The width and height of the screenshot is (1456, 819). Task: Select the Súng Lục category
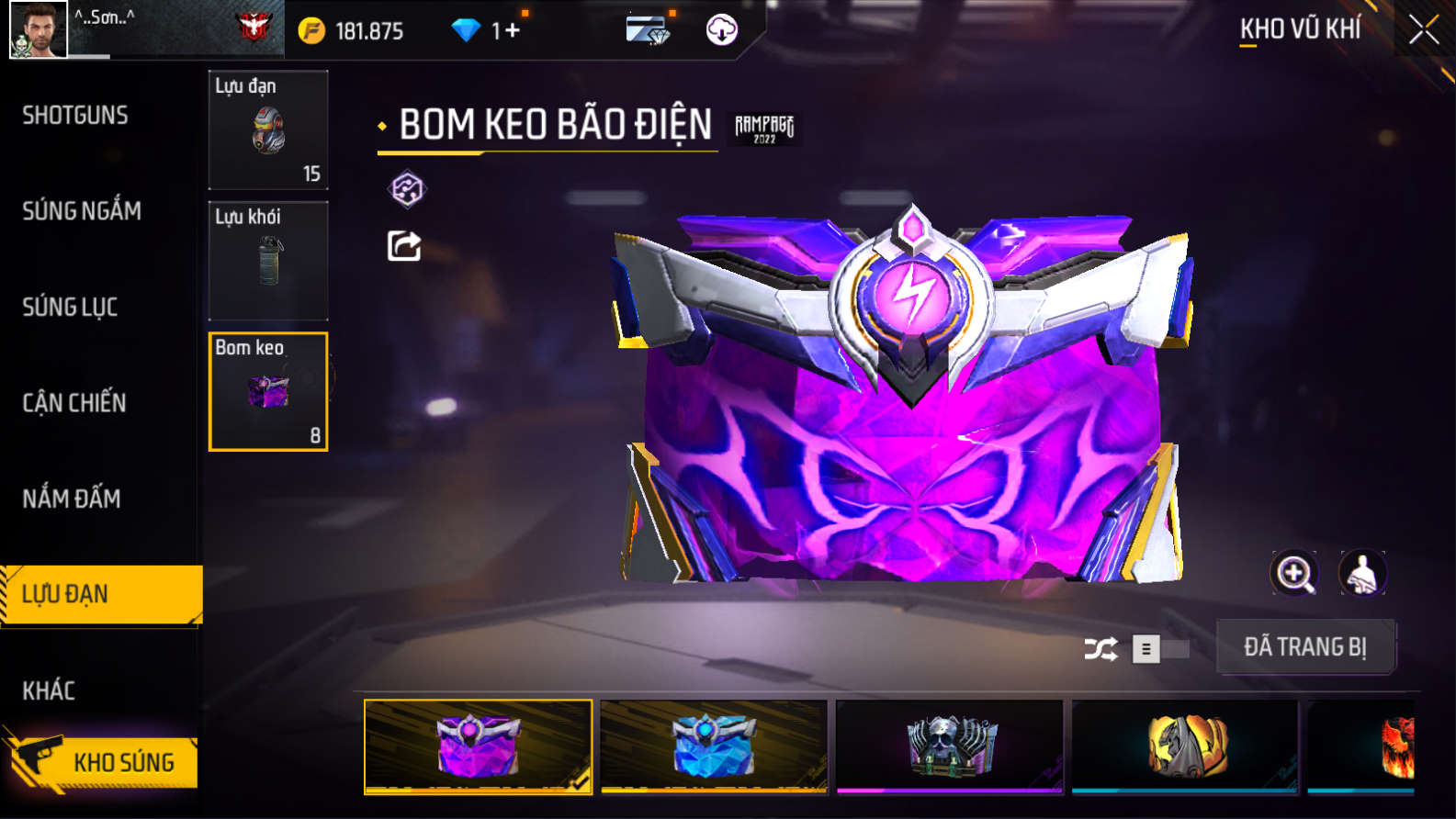click(x=70, y=307)
